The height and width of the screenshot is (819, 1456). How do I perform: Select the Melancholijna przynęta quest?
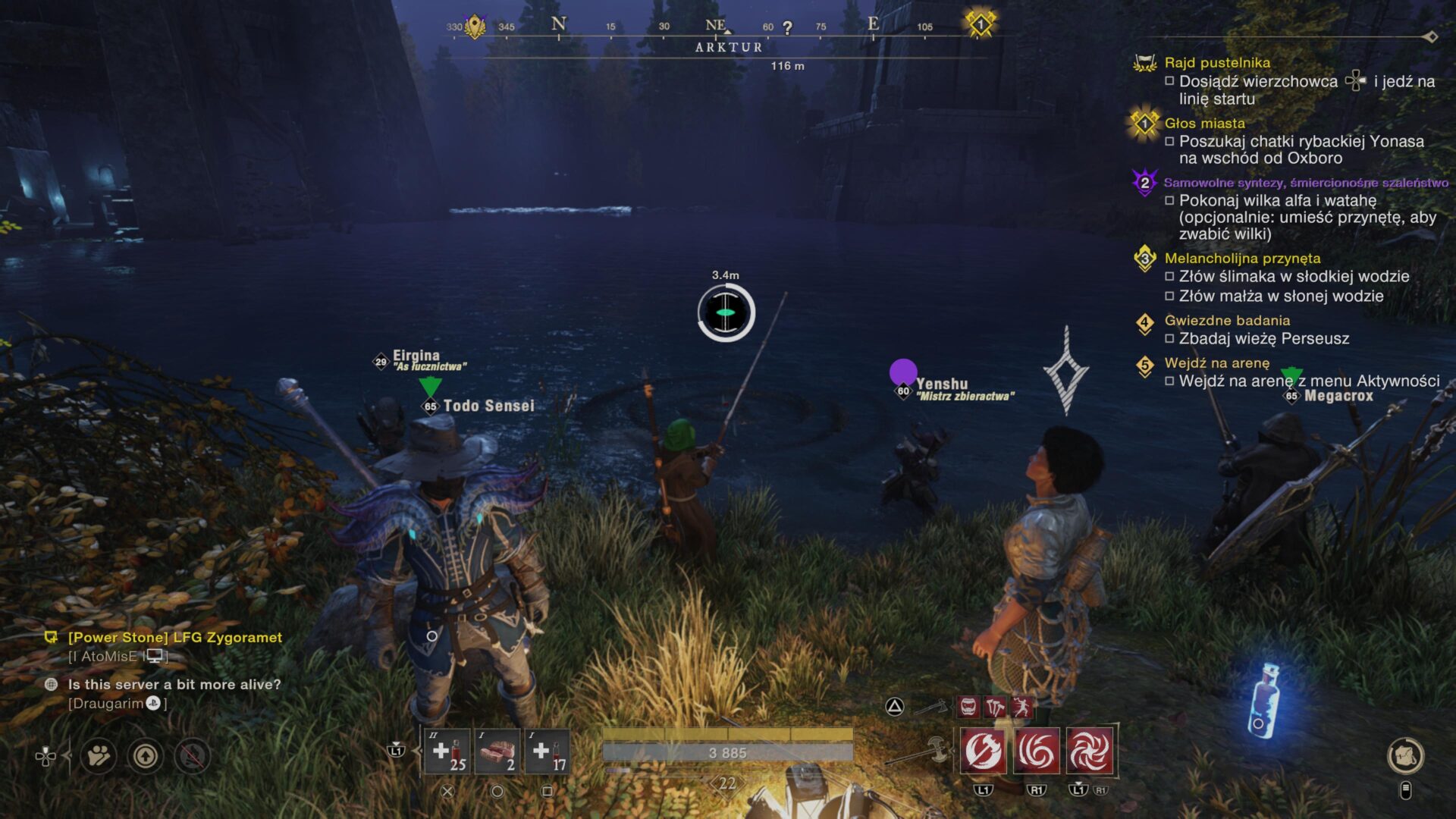click(1242, 259)
